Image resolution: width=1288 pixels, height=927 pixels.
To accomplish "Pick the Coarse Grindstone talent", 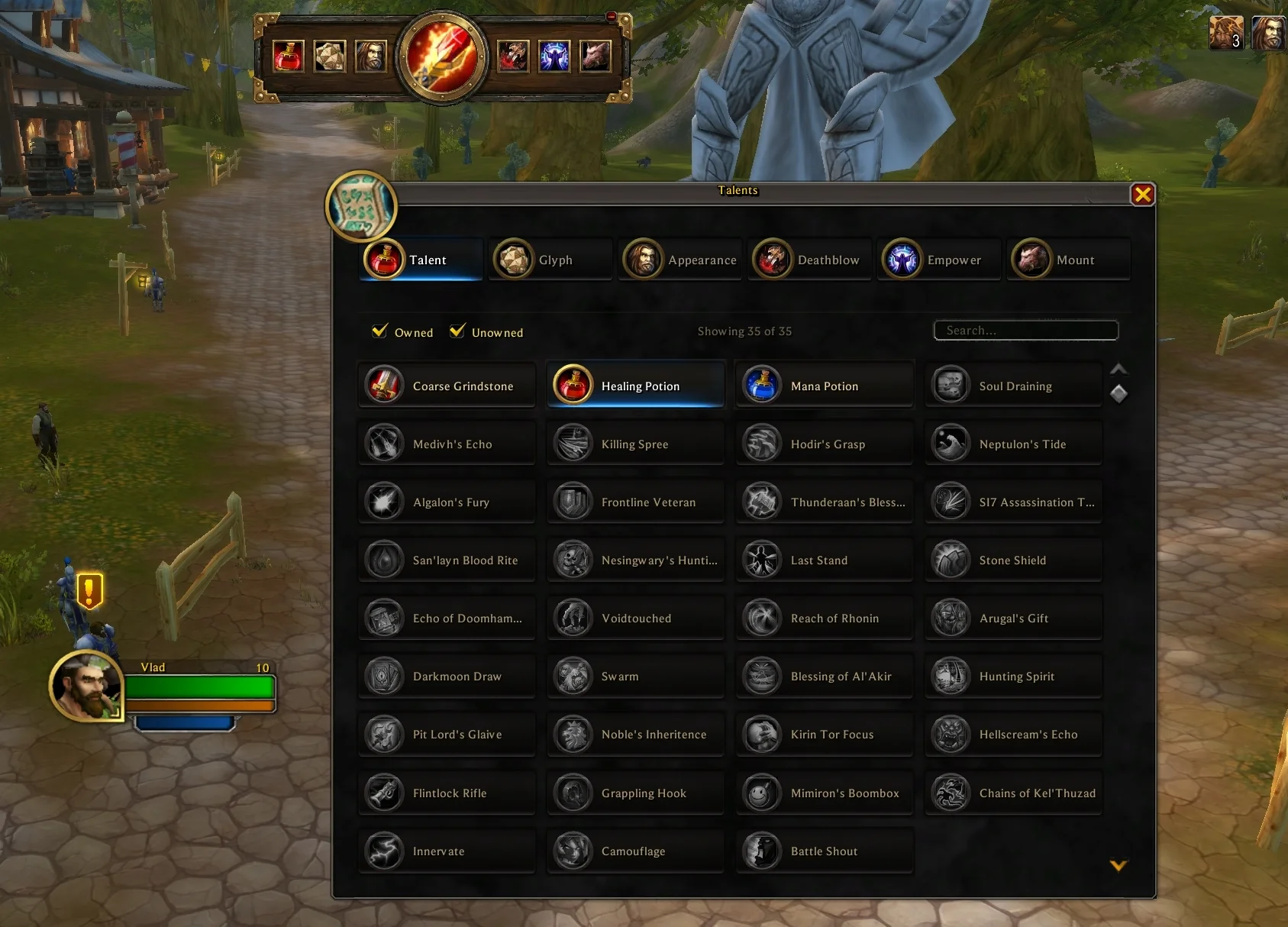I will pos(447,385).
